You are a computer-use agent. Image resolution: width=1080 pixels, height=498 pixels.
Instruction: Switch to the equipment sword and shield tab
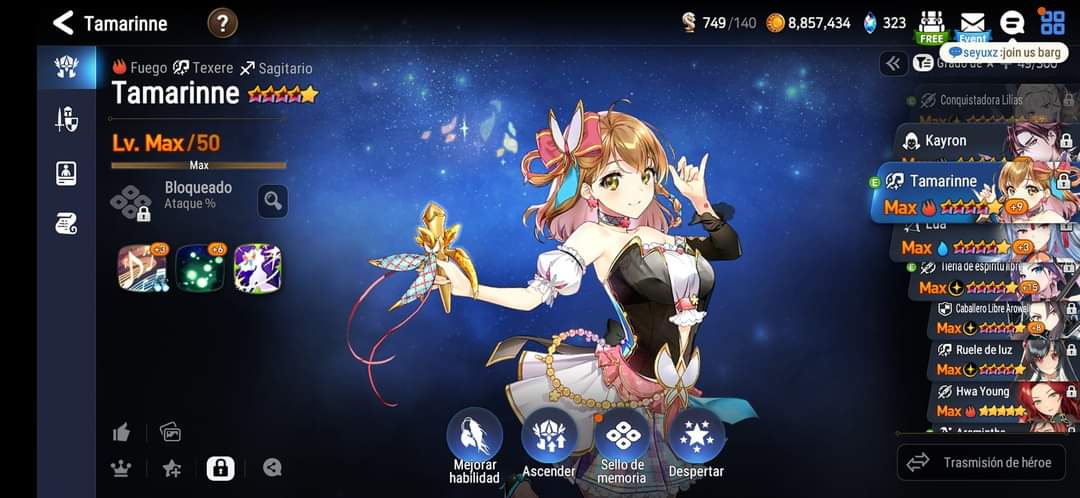pos(66,120)
